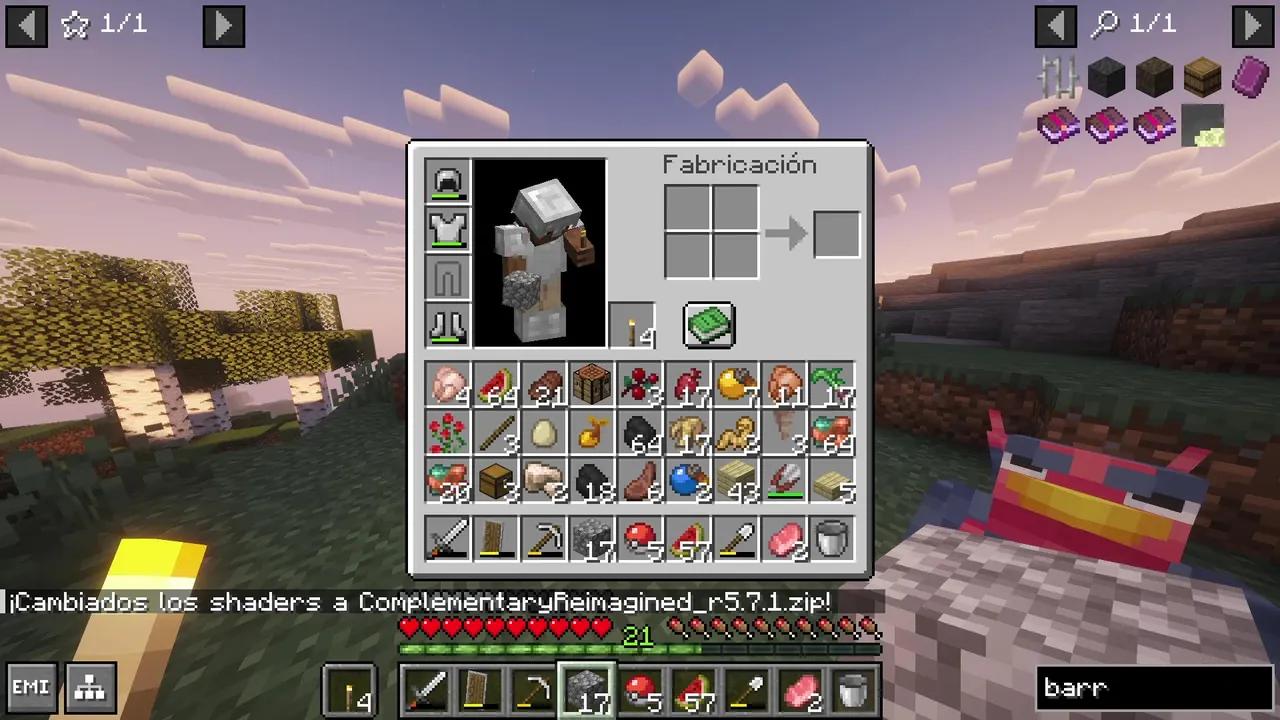Click the empty helmet armor slot

[x=447, y=180]
